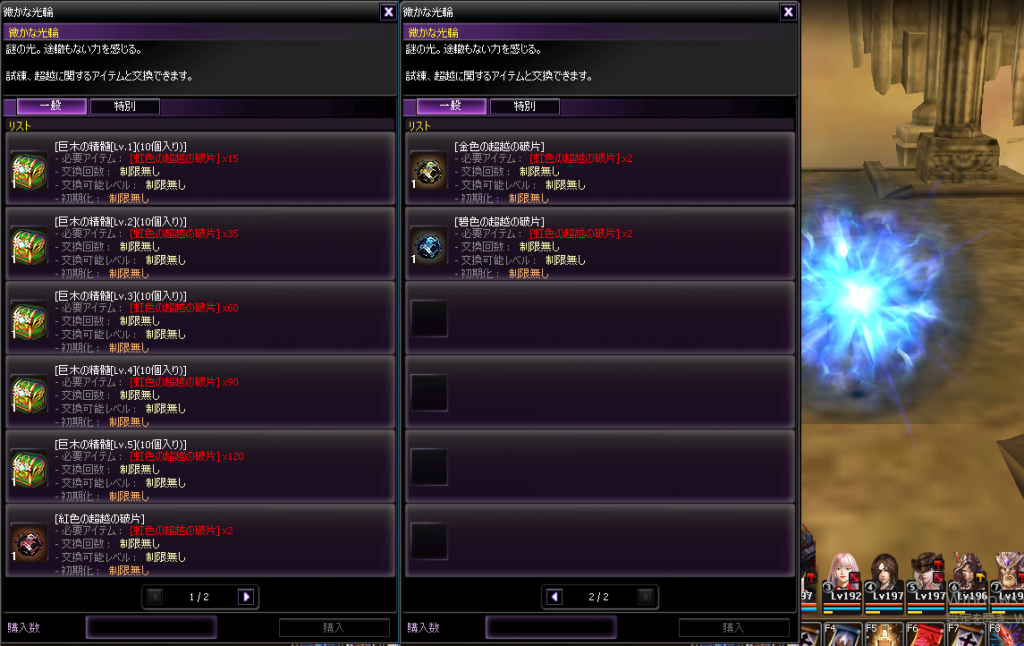This screenshot has width=1024, height=646.
Task: Switch to 特別 tab above 金色の超越の破片 list
Action: point(524,106)
